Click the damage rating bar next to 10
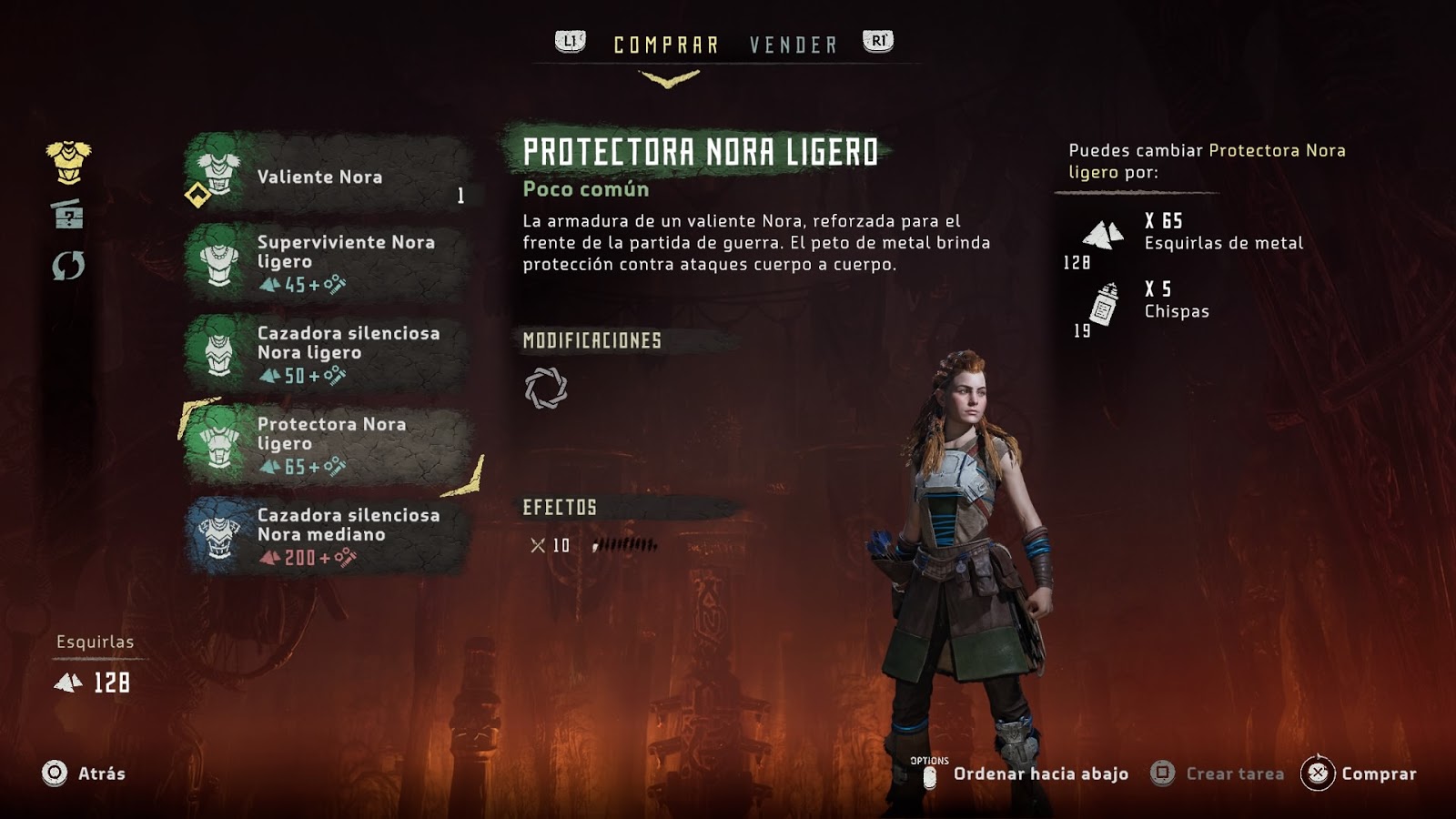1456x819 pixels. [623, 546]
